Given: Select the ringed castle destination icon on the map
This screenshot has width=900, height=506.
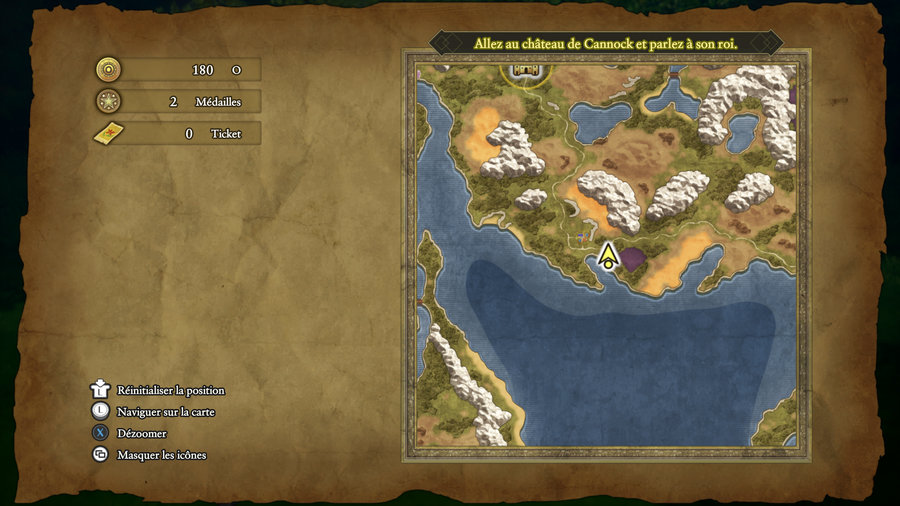Looking at the screenshot, I should (526, 71).
